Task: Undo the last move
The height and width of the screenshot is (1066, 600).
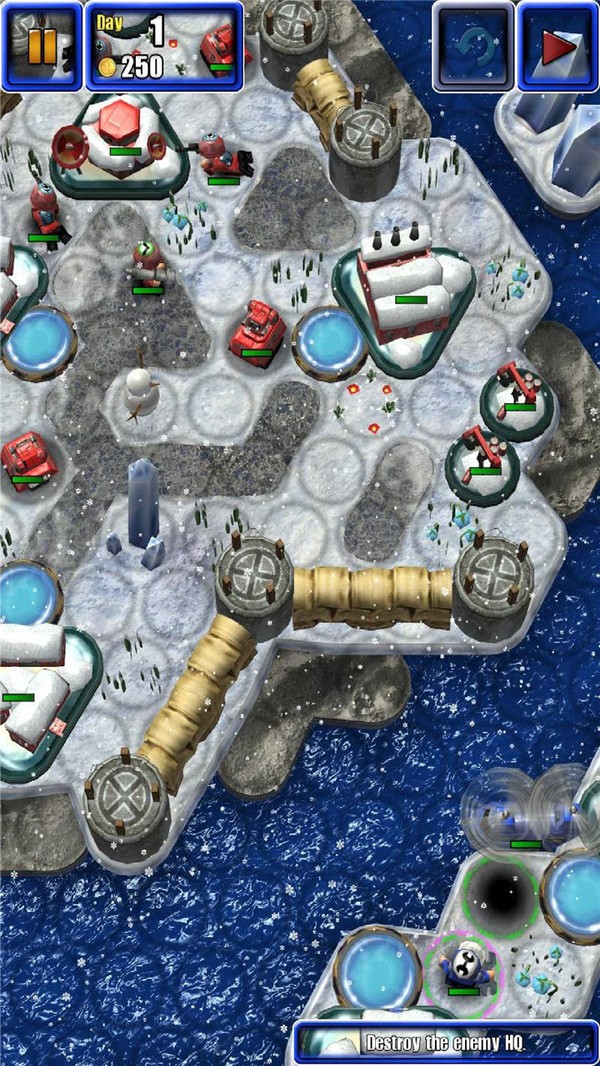Action: coord(474,46)
